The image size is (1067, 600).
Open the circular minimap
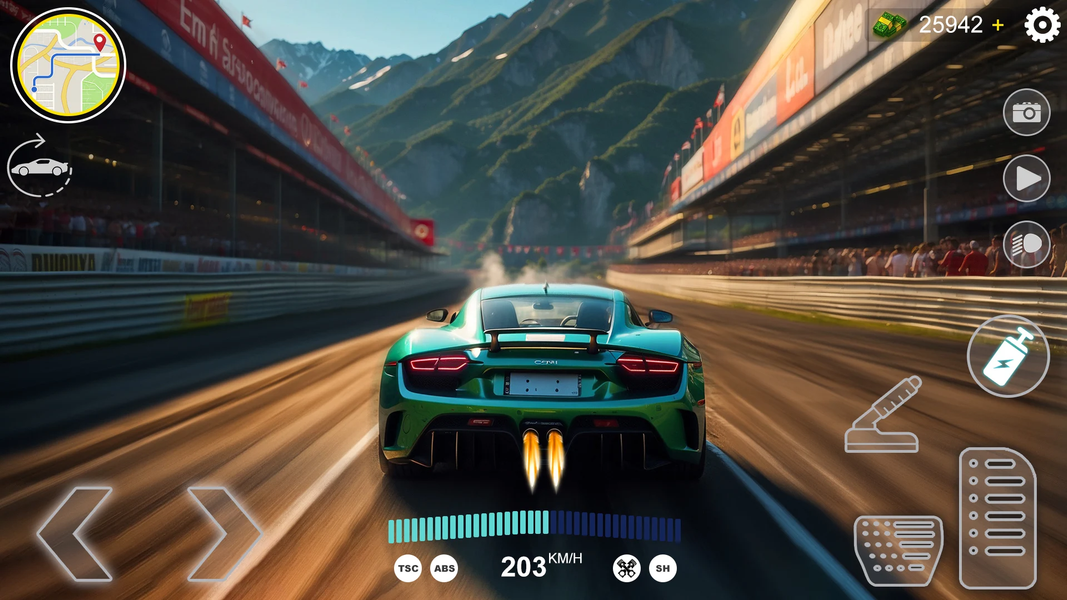point(68,66)
